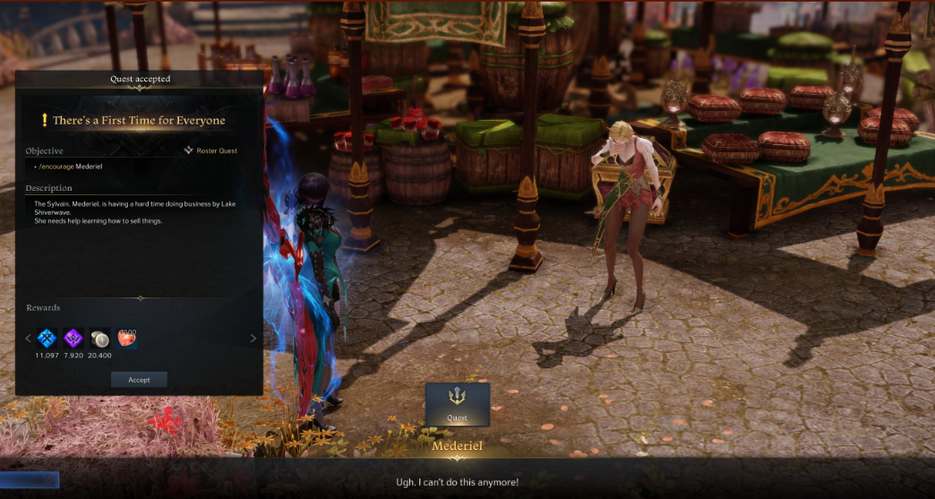Accept the First Time for Everyone quest
This screenshot has width=935, height=499.
point(139,380)
